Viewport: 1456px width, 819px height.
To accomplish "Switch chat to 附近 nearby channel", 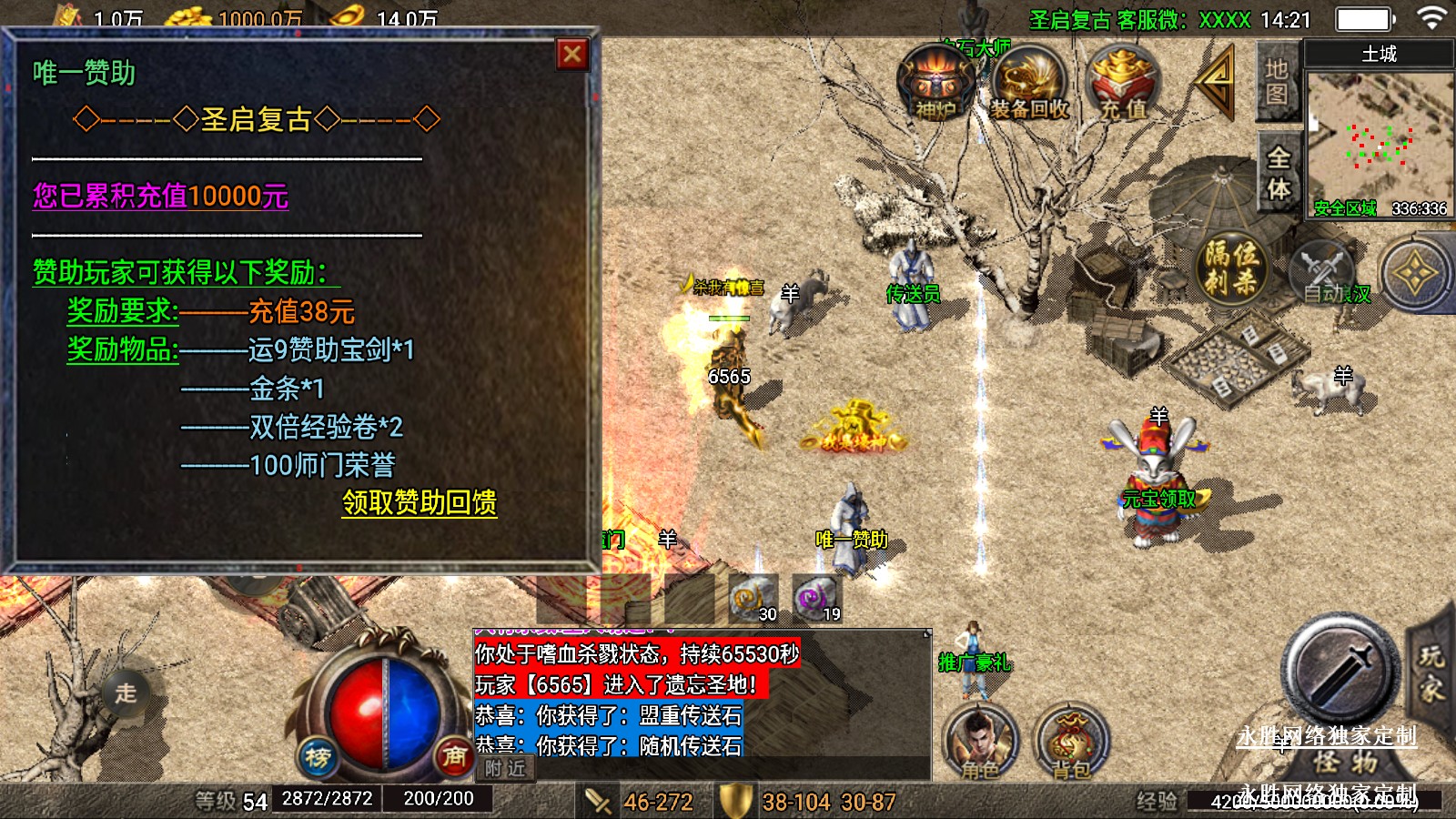I will (x=505, y=769).
